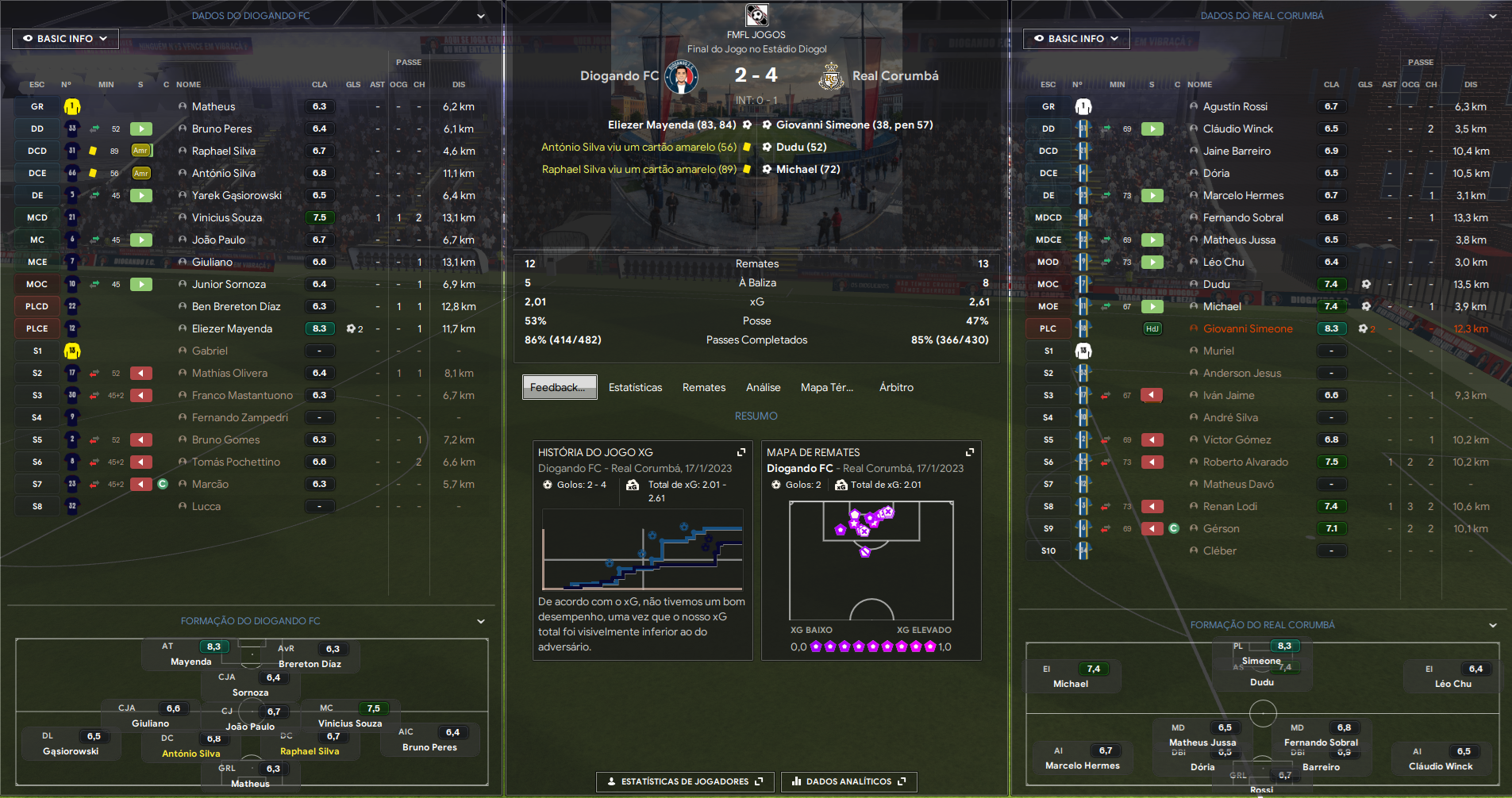The width and height of the screenshot is (1512, 798).
Task: Switch to the Estatísticas tab
Action: pyautogui.click(x=635, y=387)
